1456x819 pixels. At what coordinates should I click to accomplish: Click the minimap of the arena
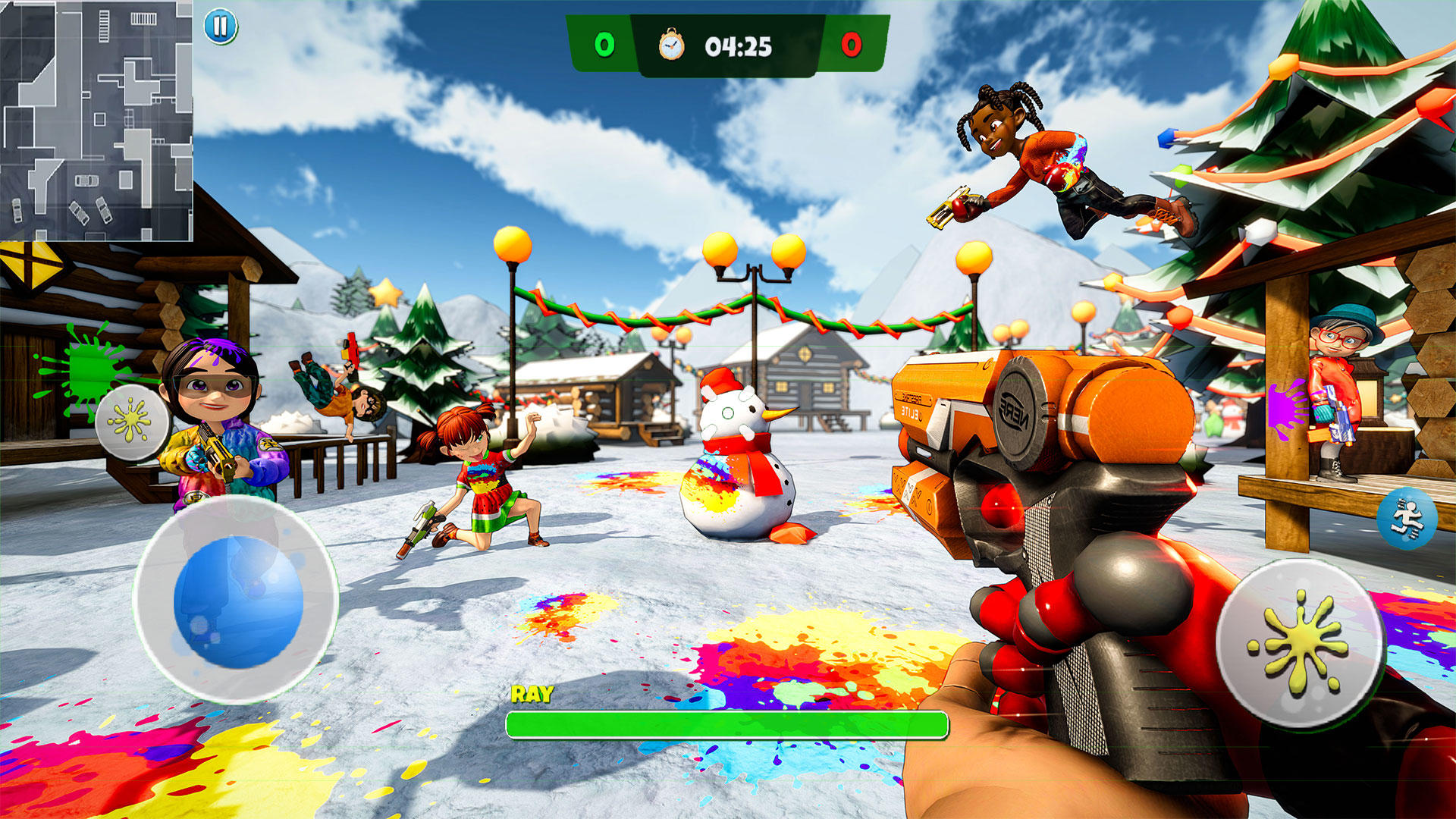click(96, 121)
